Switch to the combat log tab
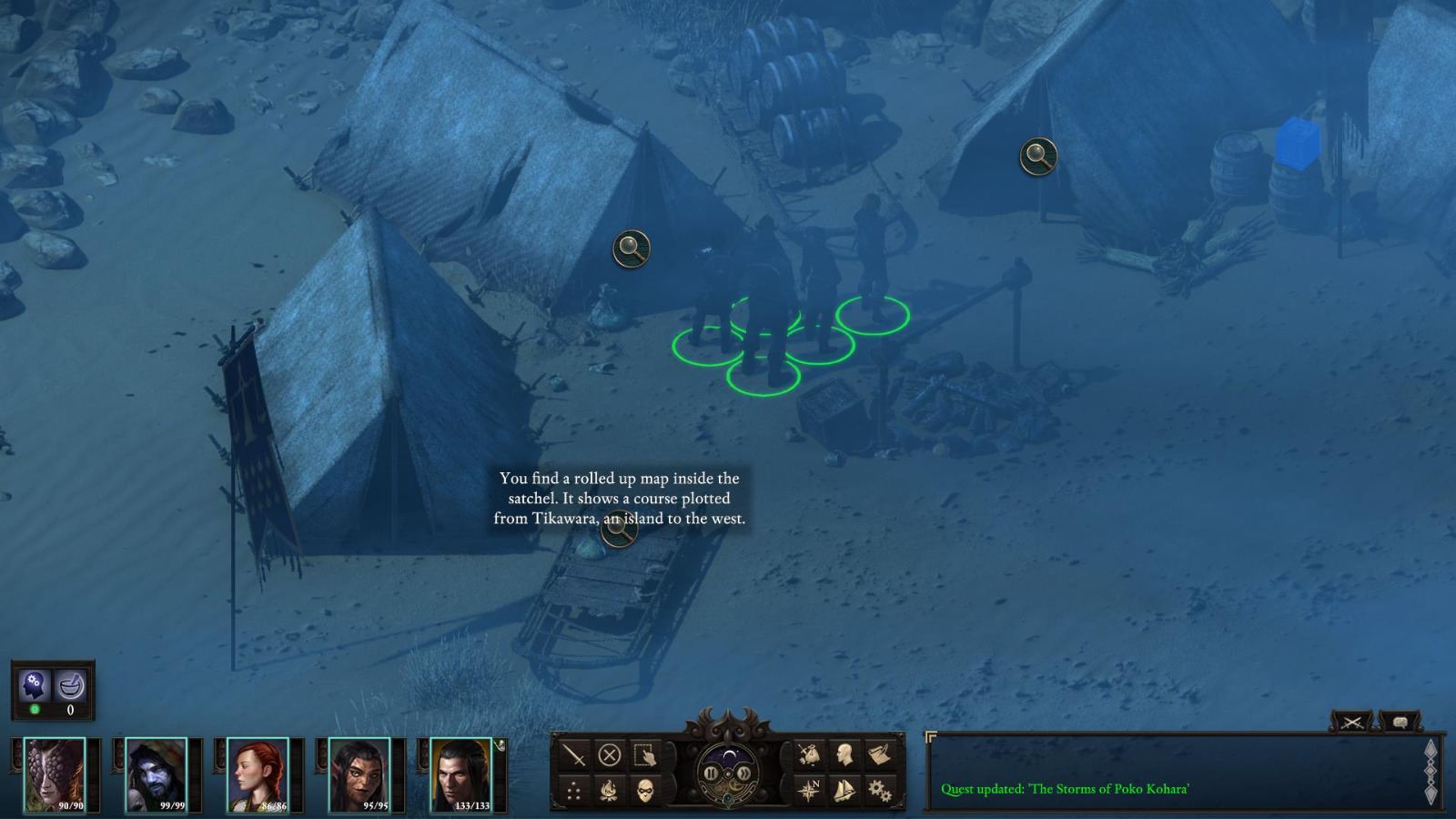This screenshot has height=819, width=1456. tap(1351, 722)
